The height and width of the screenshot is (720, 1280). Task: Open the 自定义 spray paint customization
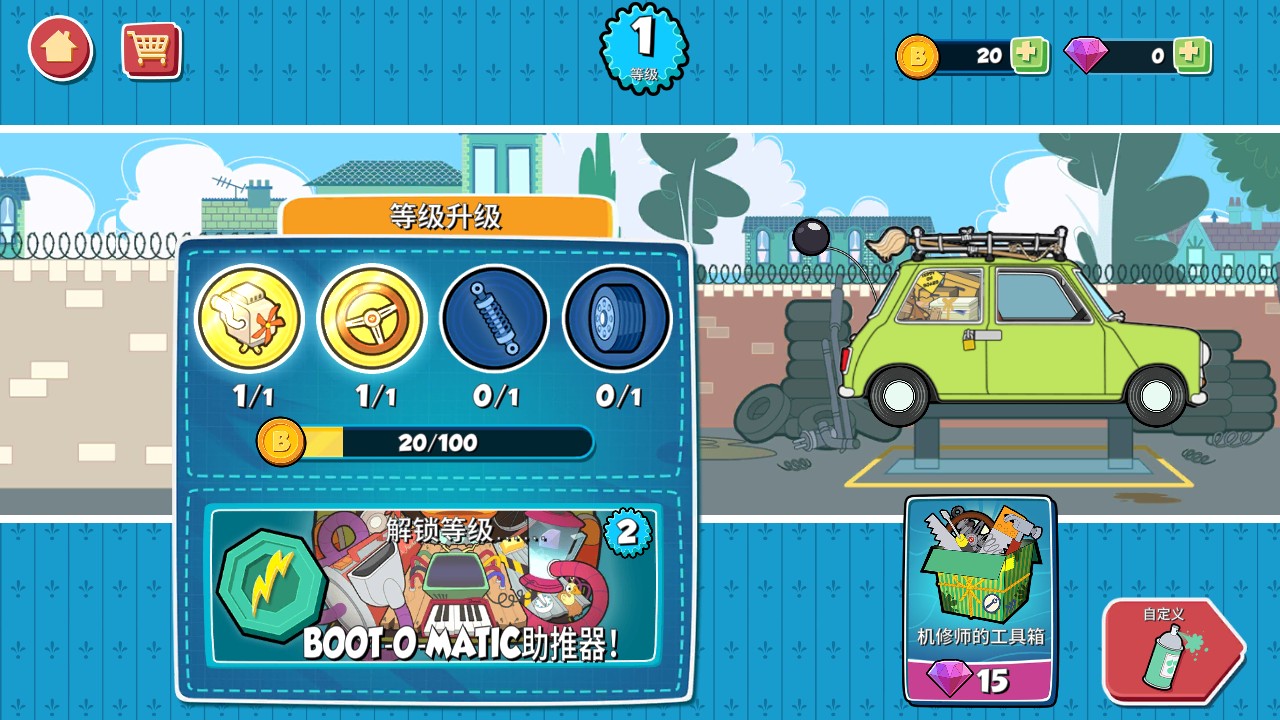1170,650
